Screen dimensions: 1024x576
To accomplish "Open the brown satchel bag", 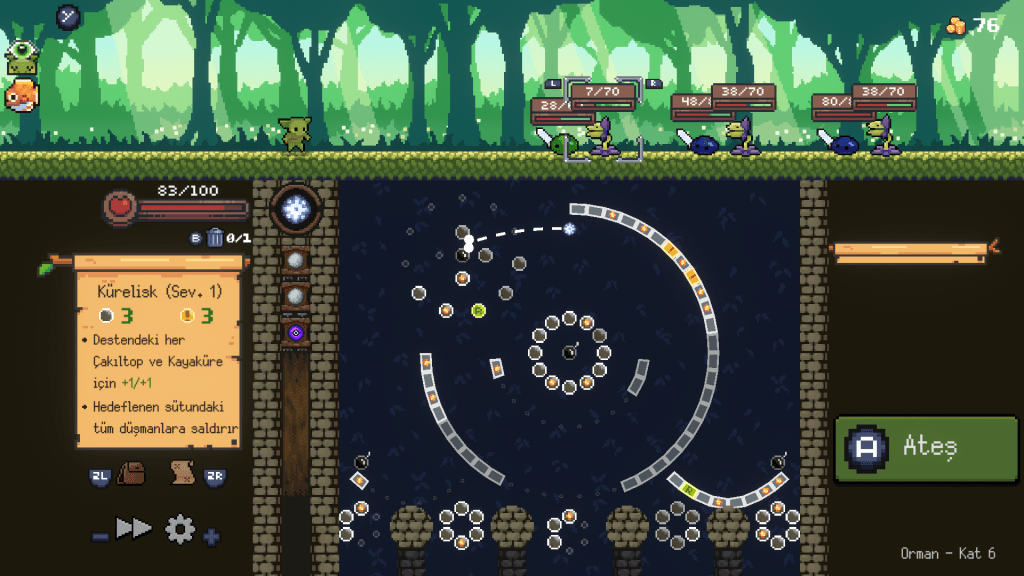I will point(131,473).
